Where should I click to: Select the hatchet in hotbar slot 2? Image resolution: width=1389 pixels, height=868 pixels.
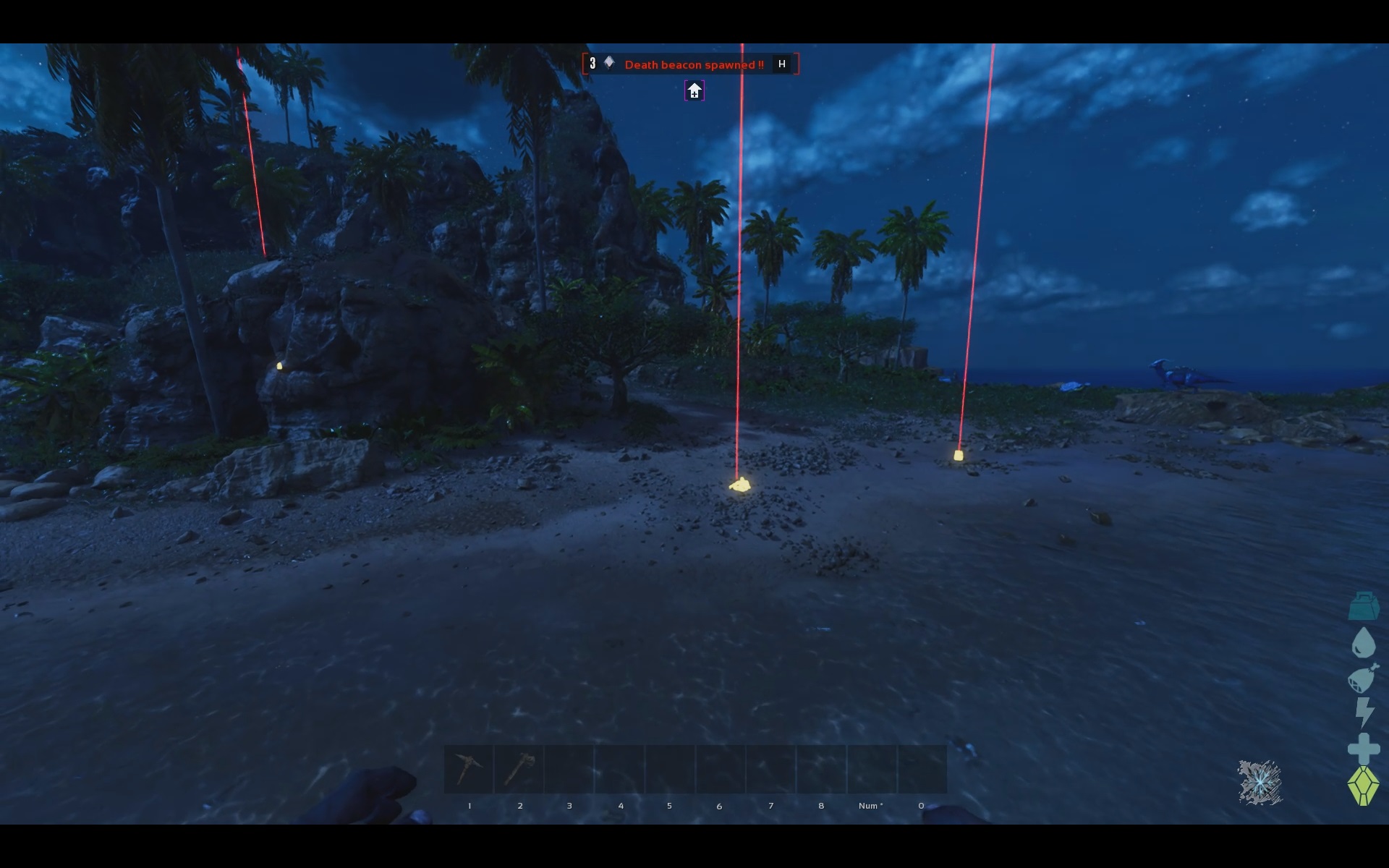click(519, 768)
